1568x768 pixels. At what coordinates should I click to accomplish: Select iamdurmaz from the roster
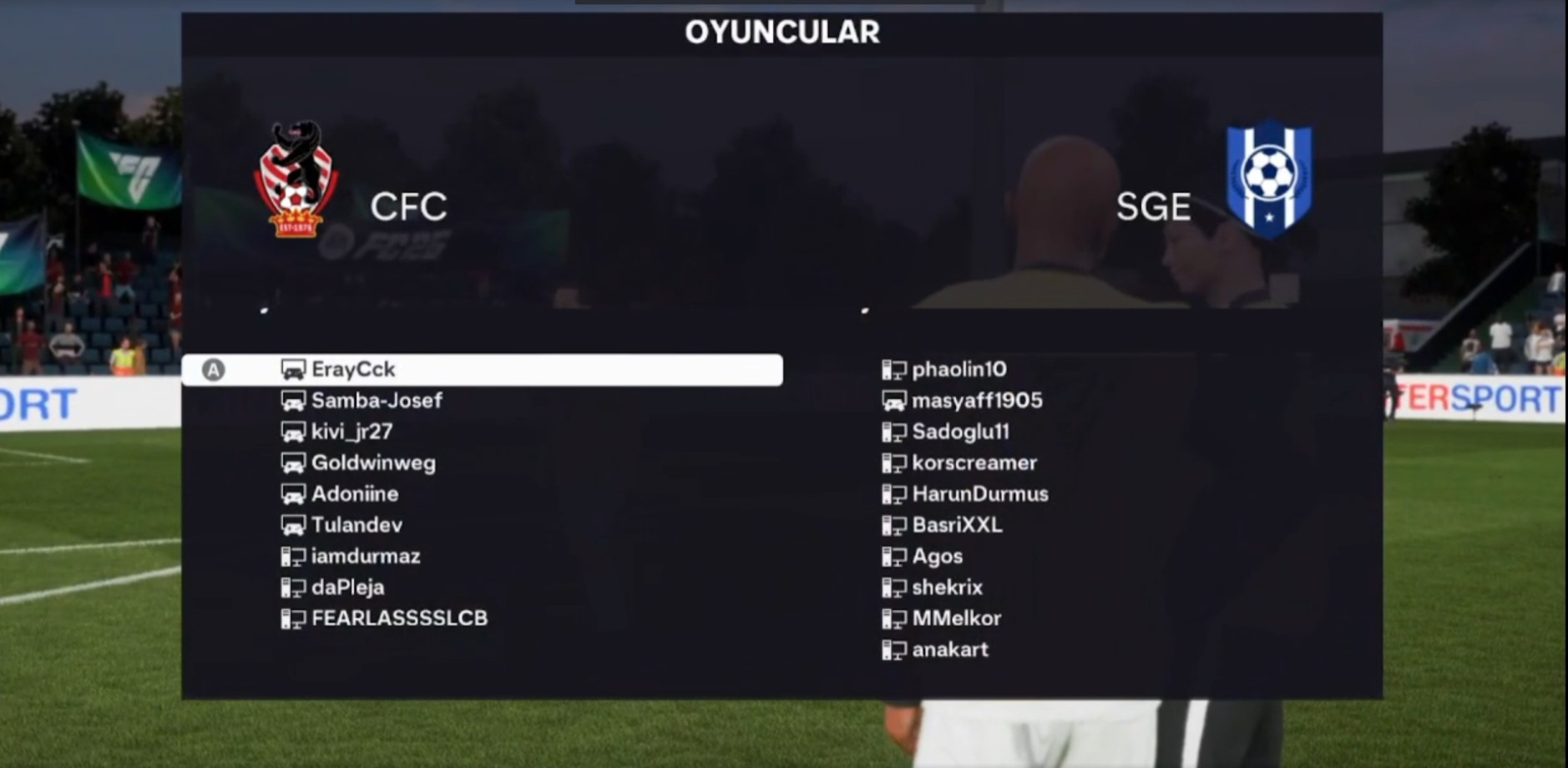click(x=366, y=556)
